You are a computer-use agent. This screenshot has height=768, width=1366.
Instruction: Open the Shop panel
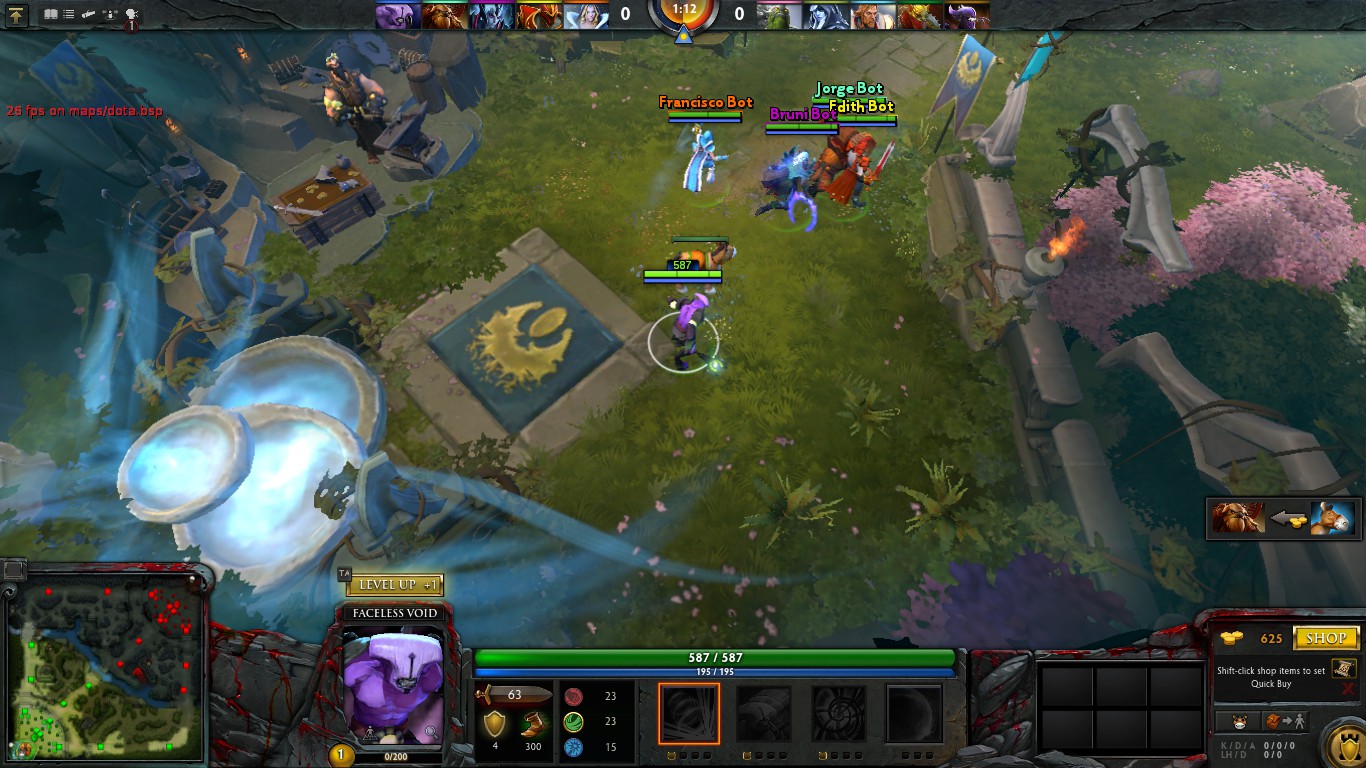tap(1326, 638)
